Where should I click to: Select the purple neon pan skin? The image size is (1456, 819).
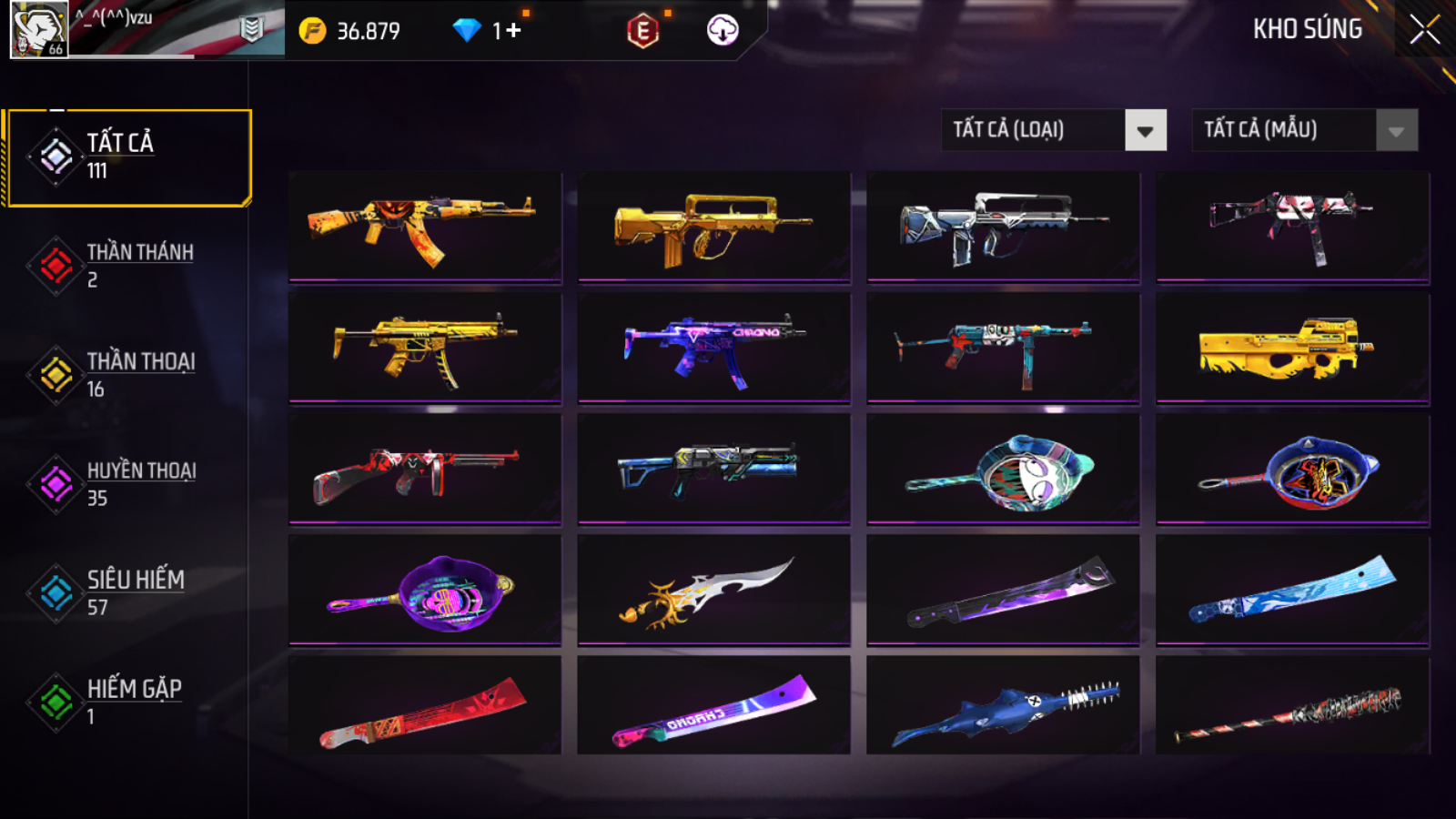pos(425,590)
